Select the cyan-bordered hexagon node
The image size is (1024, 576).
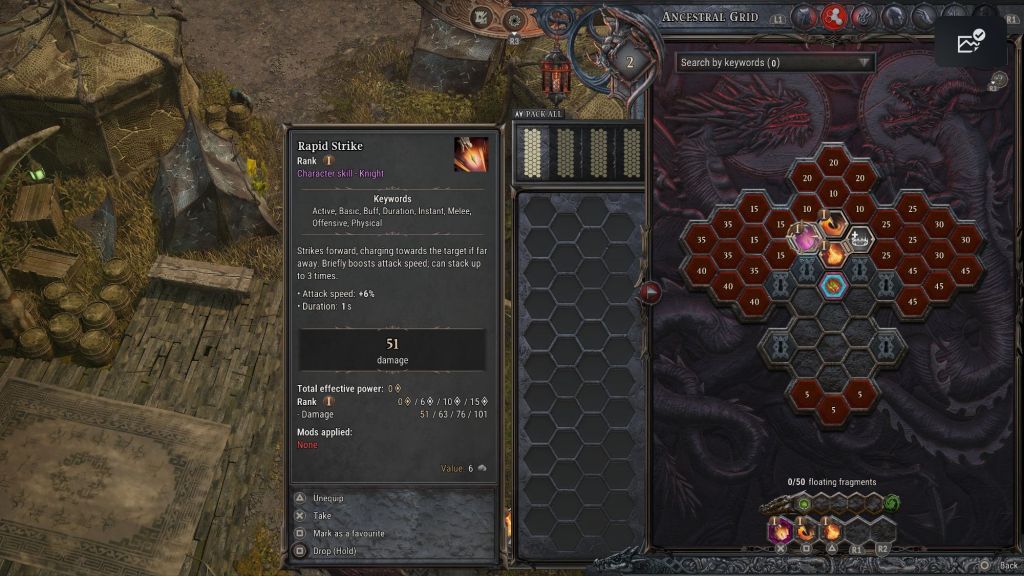pyautogui.click(x=832, y=285)
